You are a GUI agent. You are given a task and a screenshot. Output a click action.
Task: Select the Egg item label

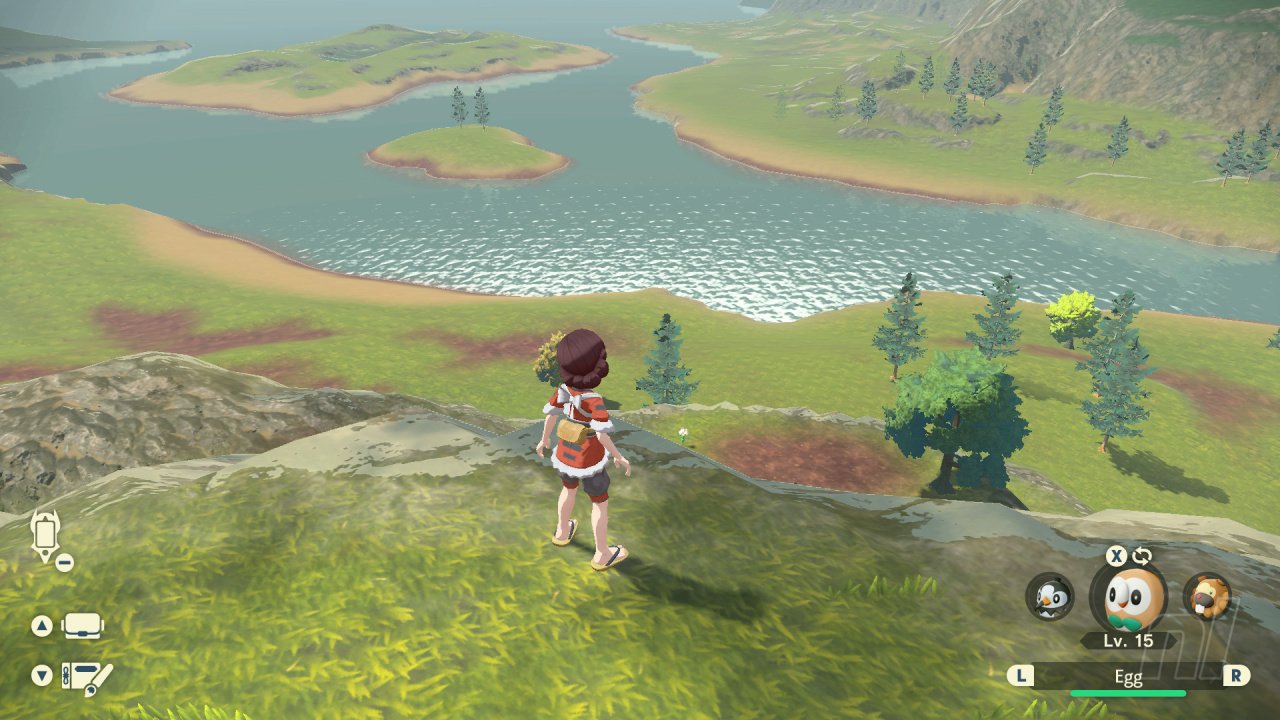[1128, 676]
